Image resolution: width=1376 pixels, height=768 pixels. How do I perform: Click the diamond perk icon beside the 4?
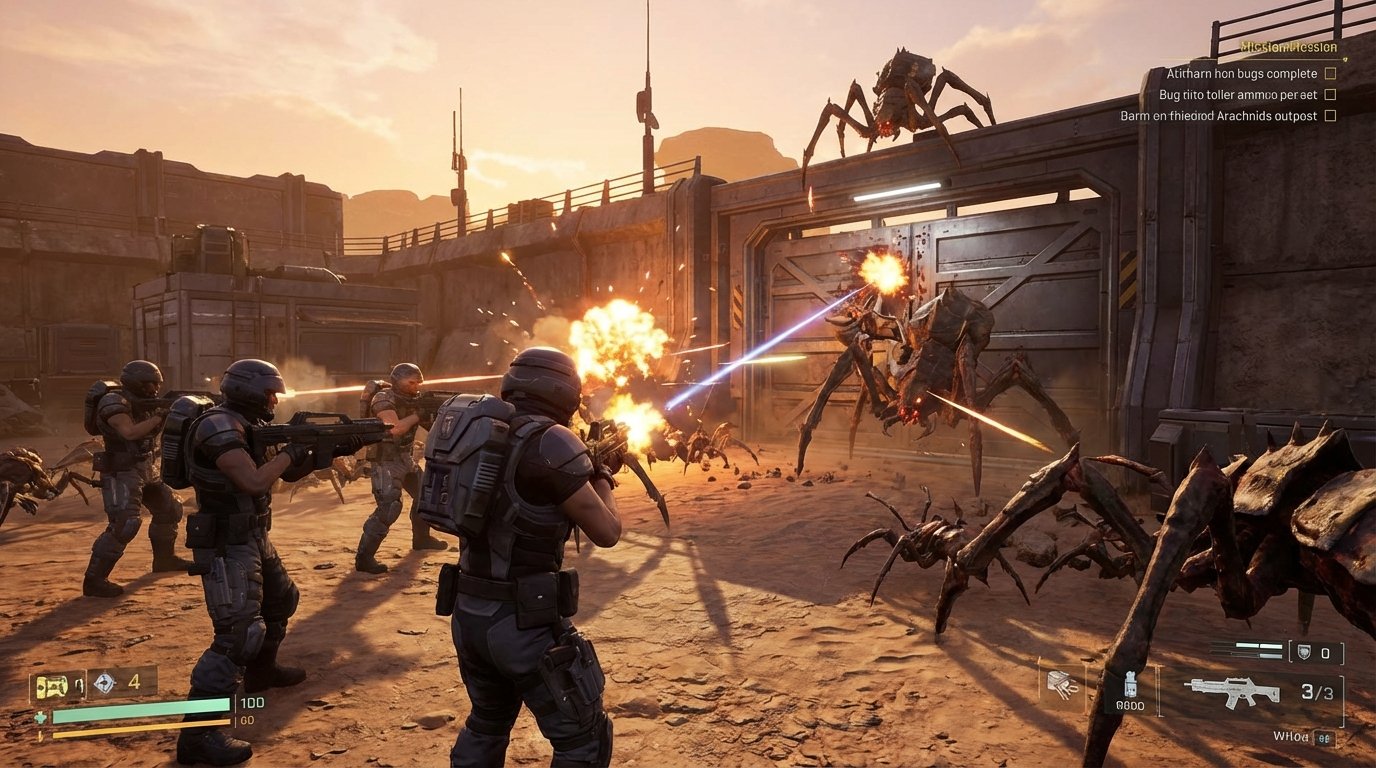tap(105, 683)
